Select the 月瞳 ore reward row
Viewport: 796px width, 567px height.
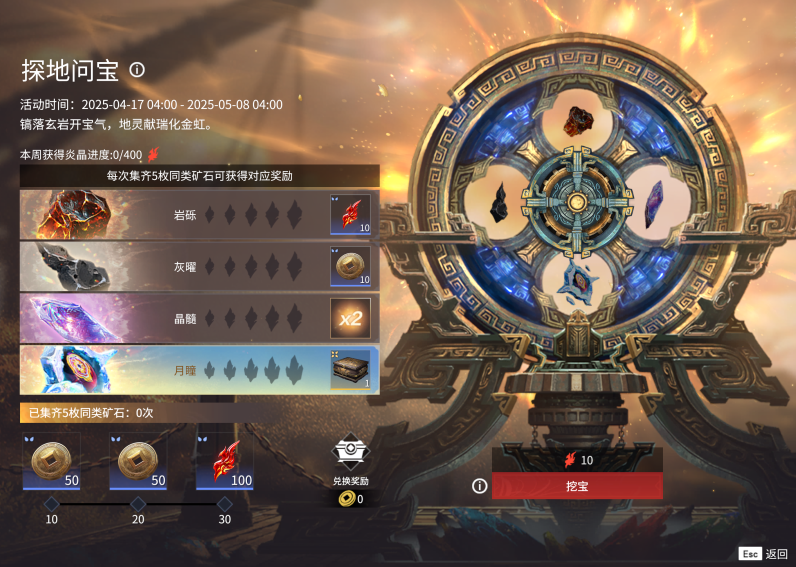[x=199, y=370]
